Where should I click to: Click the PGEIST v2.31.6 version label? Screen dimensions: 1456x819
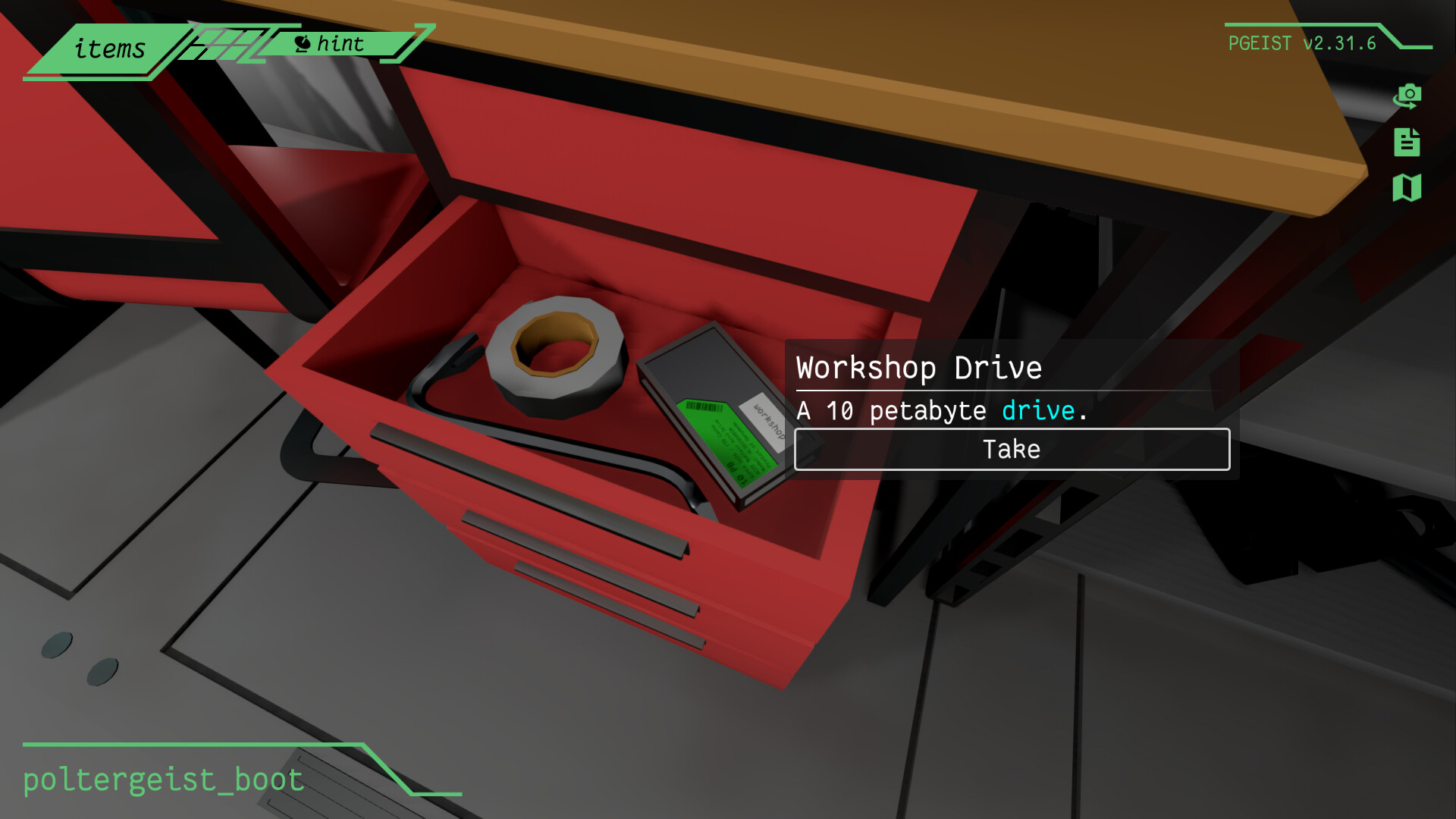click(1301, 44)
